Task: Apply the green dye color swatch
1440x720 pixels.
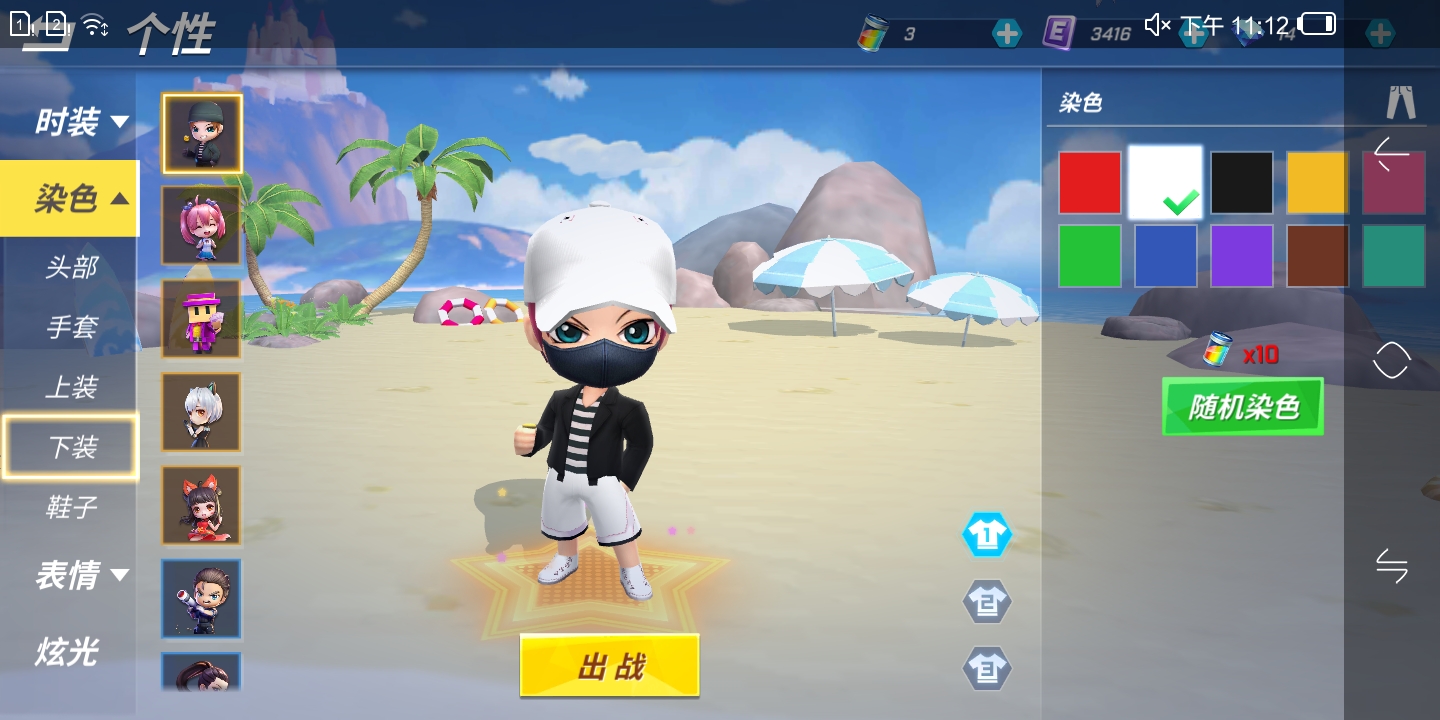Action: 1089,256
